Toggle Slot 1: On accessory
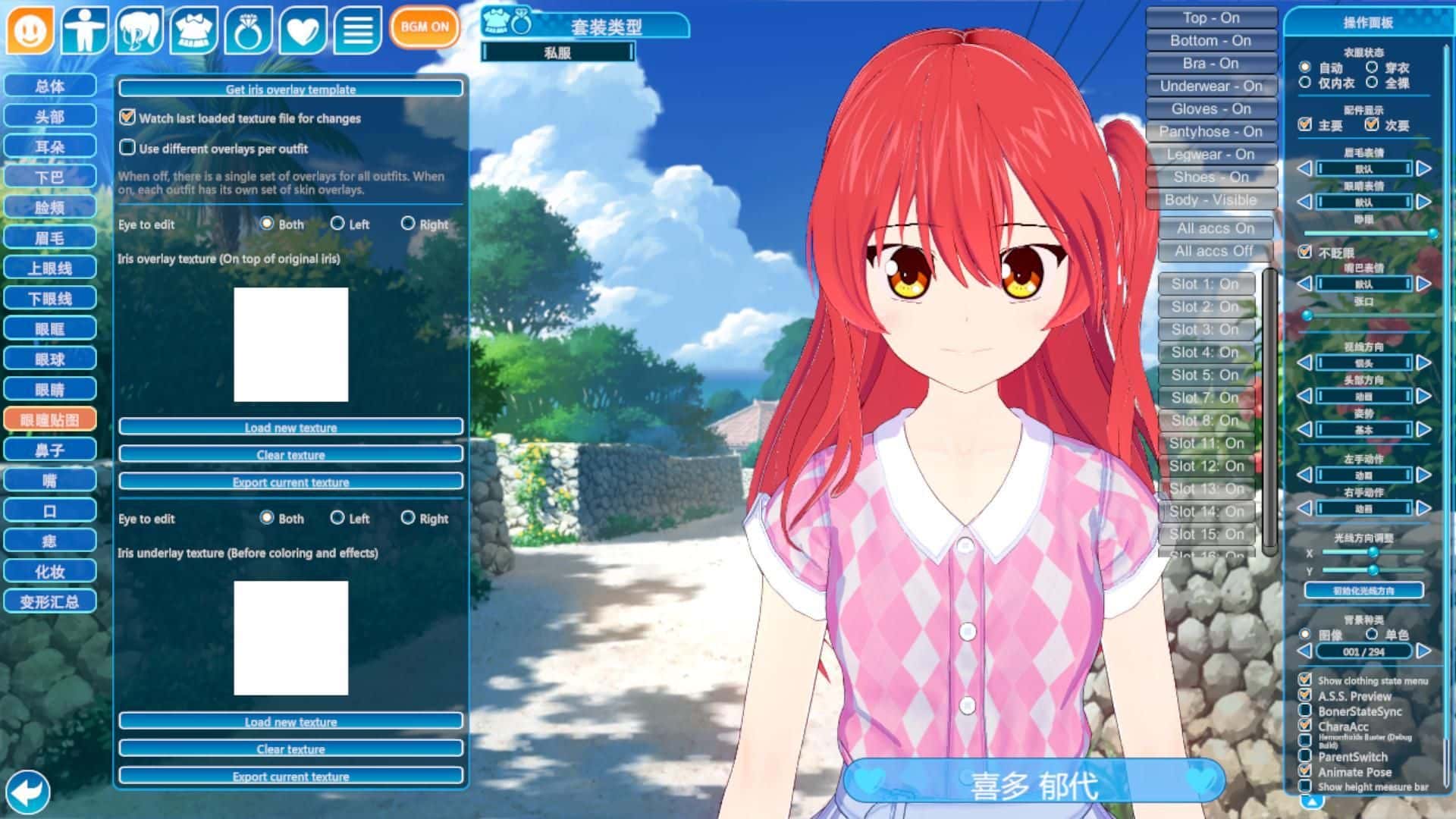 [x=1204, y=284]
